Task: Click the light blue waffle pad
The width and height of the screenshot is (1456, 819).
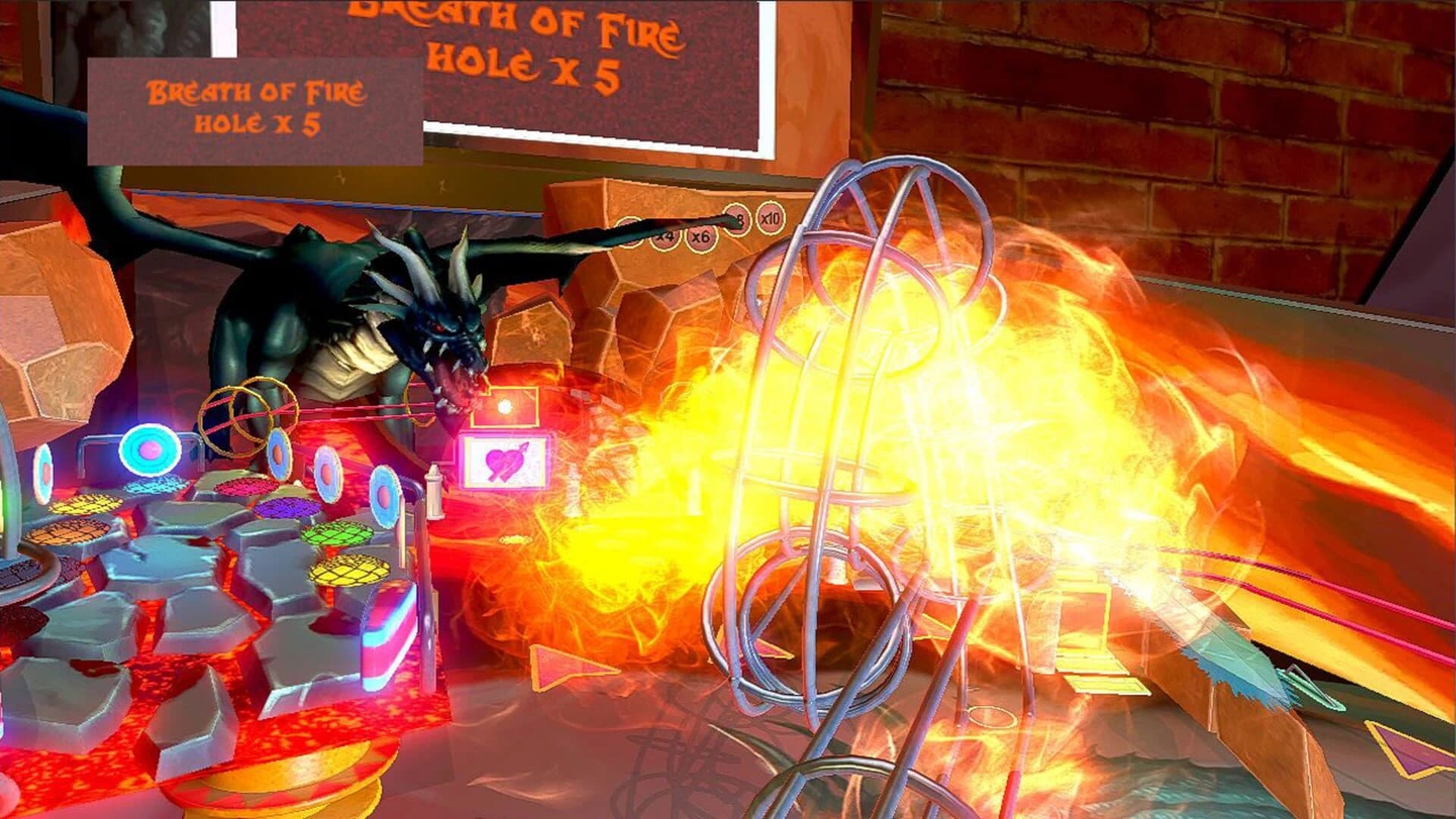Action: tap(153, 487)
